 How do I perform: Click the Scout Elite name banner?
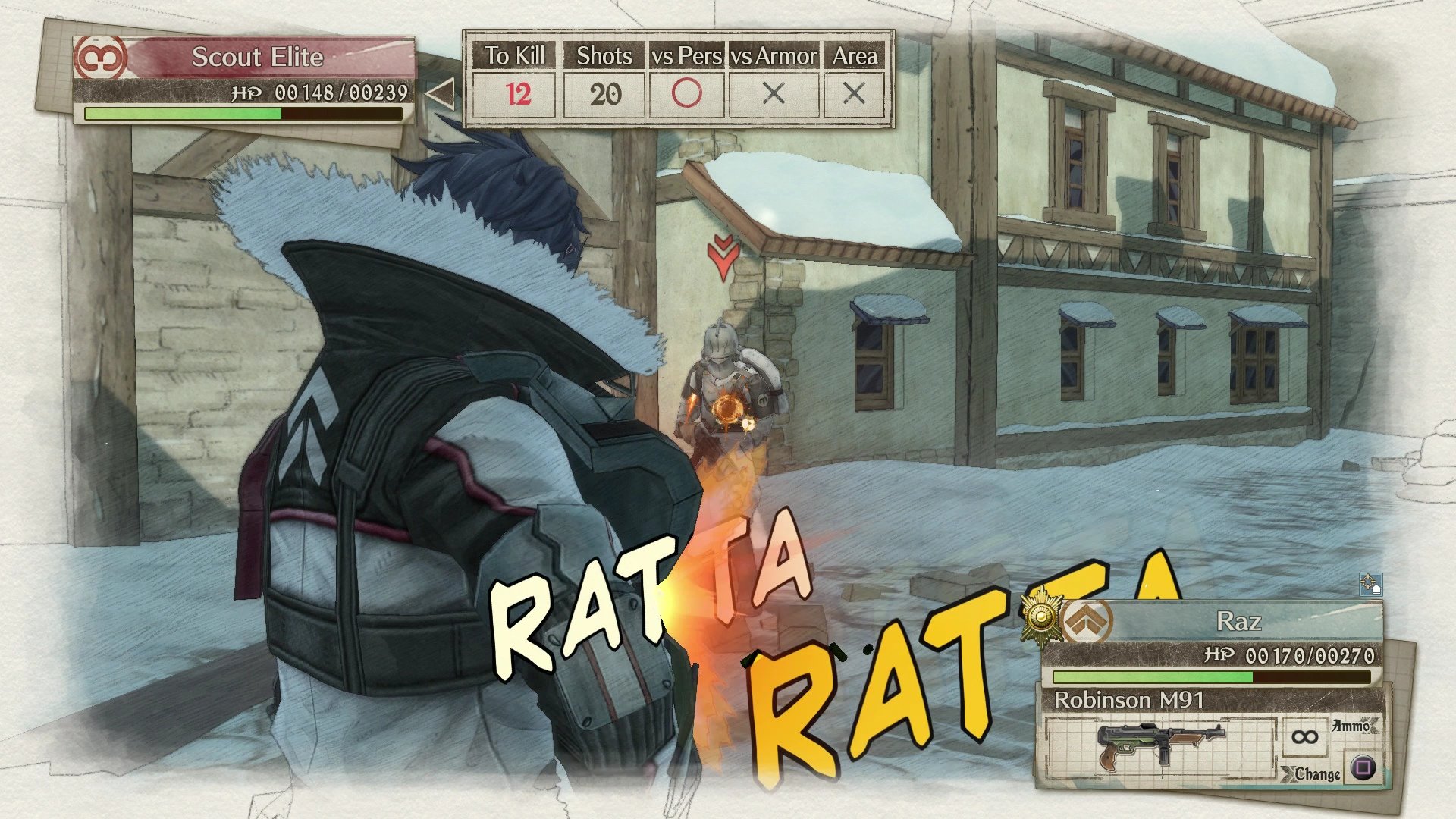259,55
